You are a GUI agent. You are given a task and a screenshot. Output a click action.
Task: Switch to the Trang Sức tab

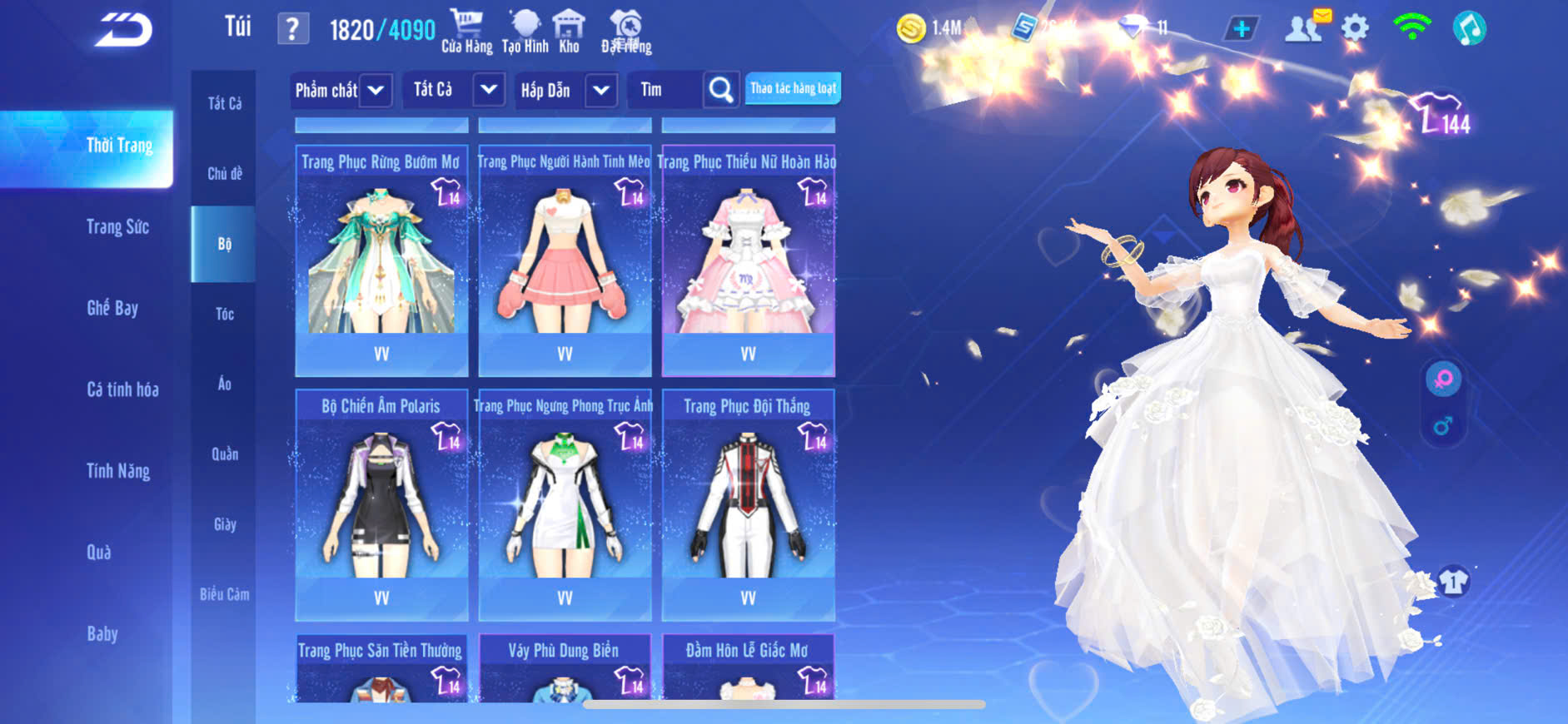[x=117, y=227]
